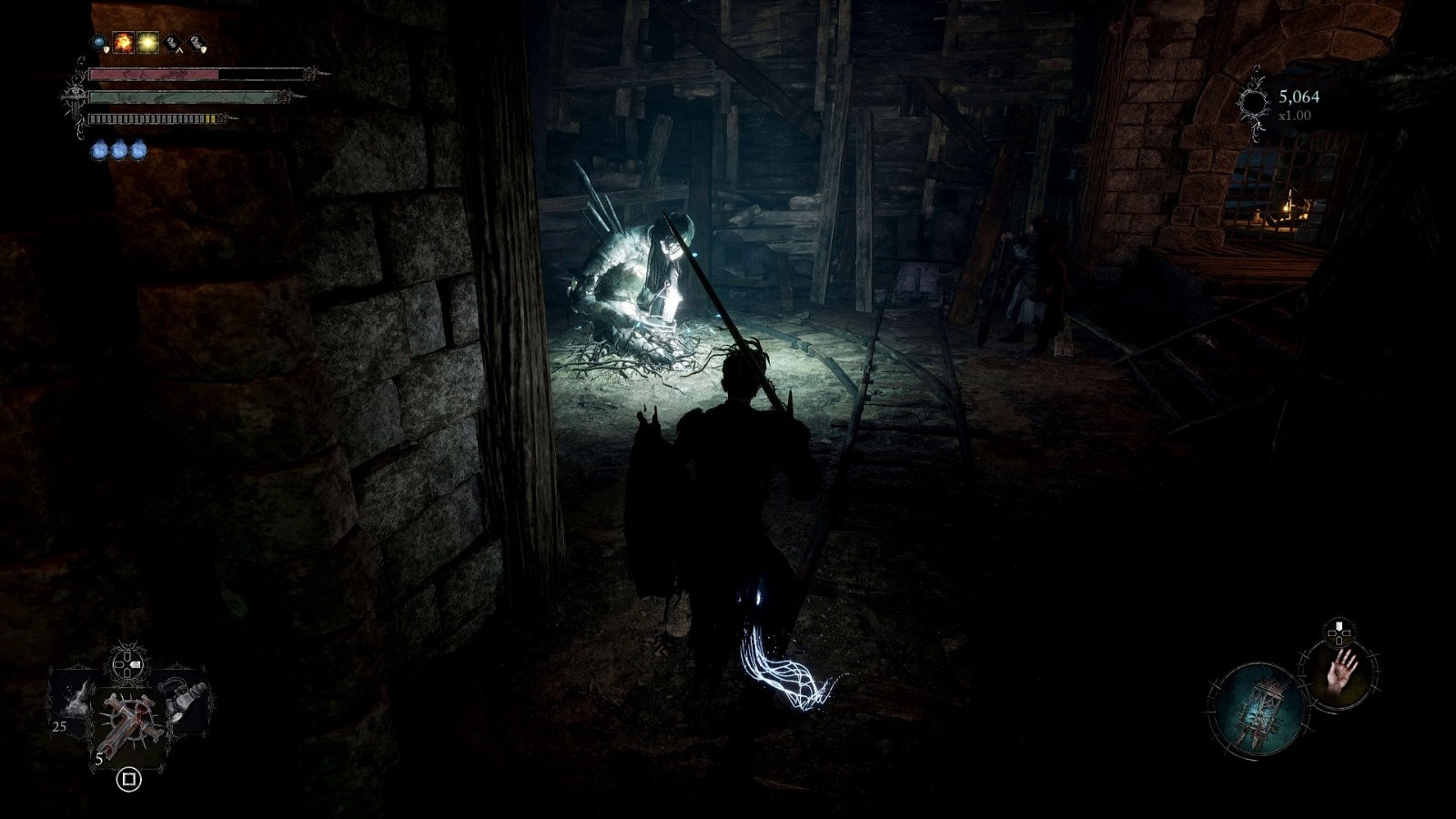
Task: Click the fiery explosion status effect icon
Action: tap(122, 43)
